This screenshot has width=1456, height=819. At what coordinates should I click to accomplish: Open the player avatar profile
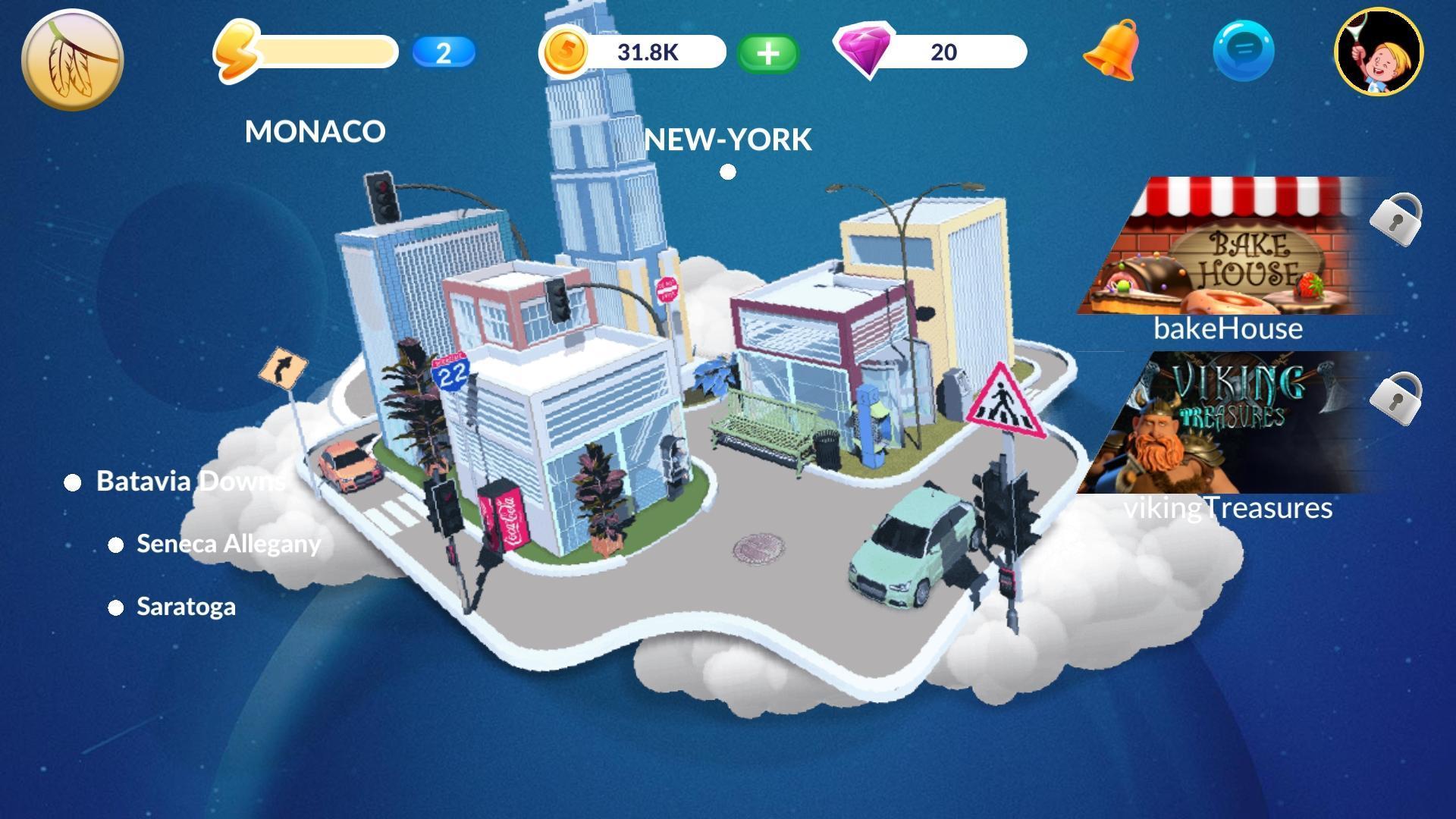tap(1379, 52)
